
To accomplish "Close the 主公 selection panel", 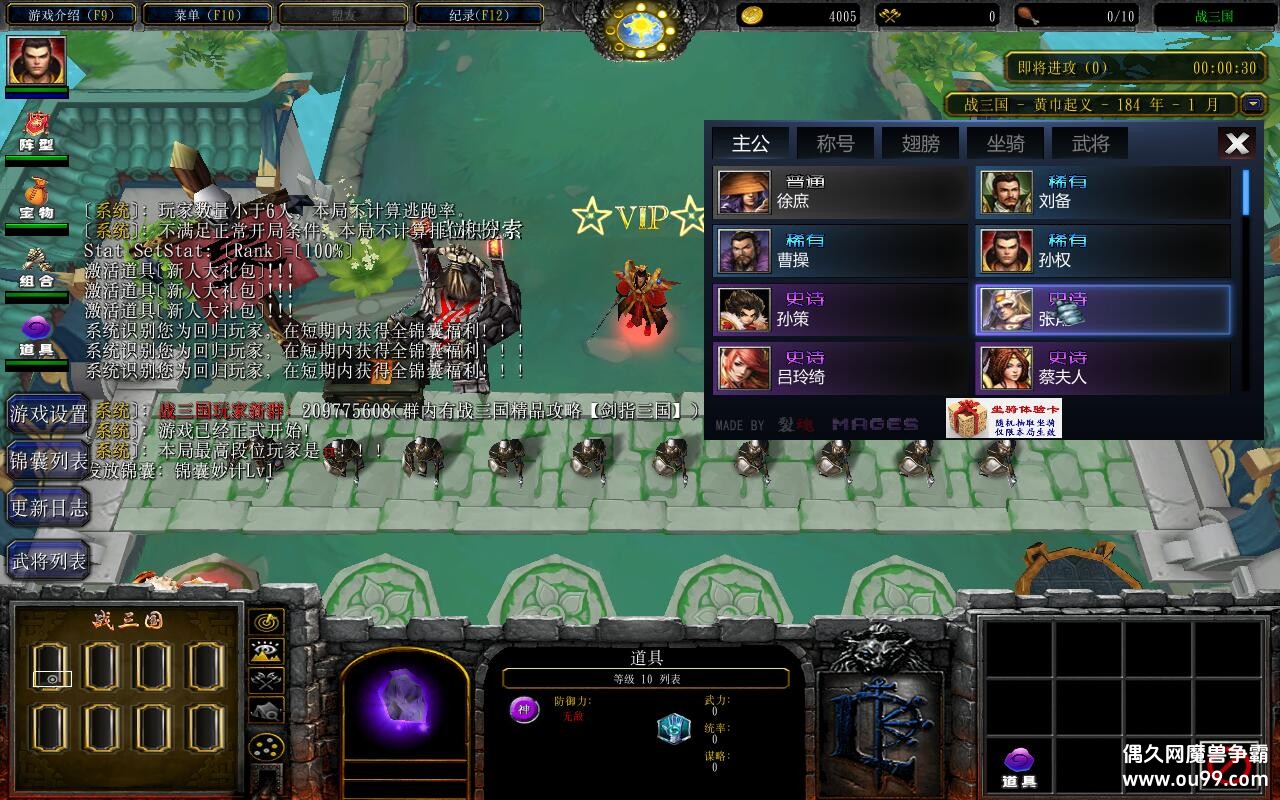I will point(1237,143).
